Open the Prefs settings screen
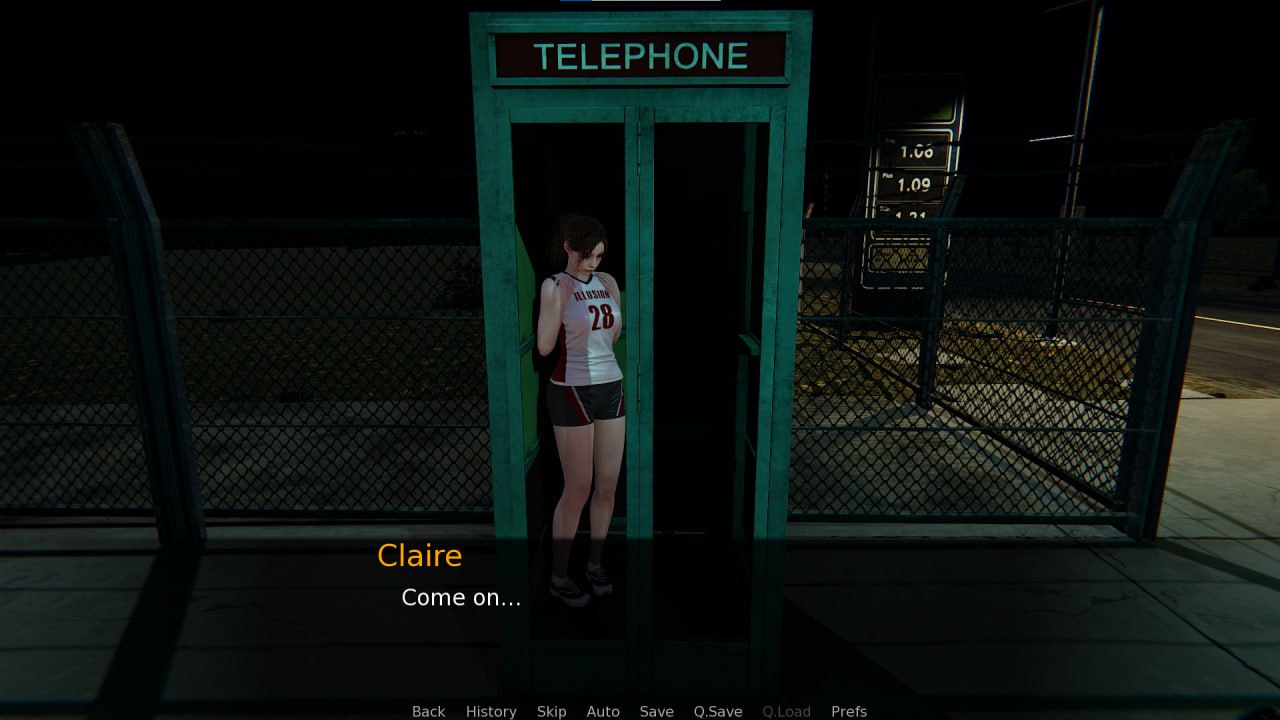 click(x=848, y=711)
